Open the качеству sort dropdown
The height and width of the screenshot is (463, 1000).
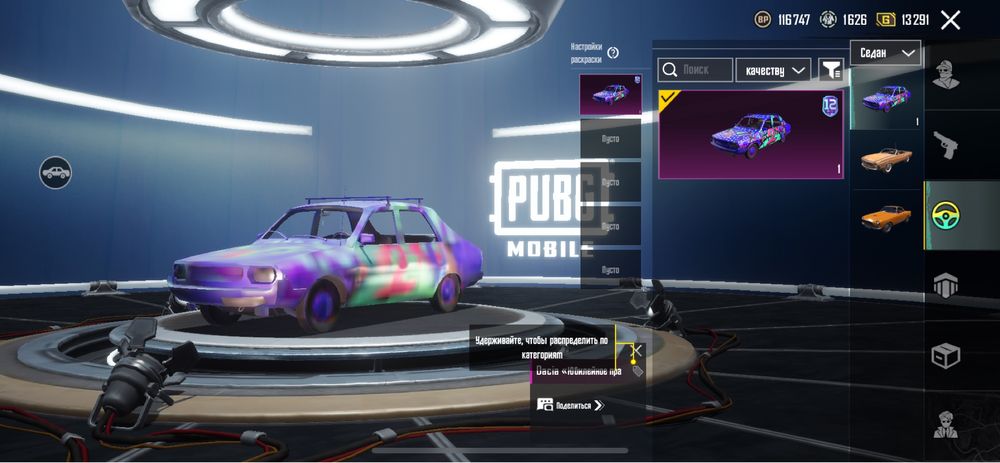tap(773, 70)
